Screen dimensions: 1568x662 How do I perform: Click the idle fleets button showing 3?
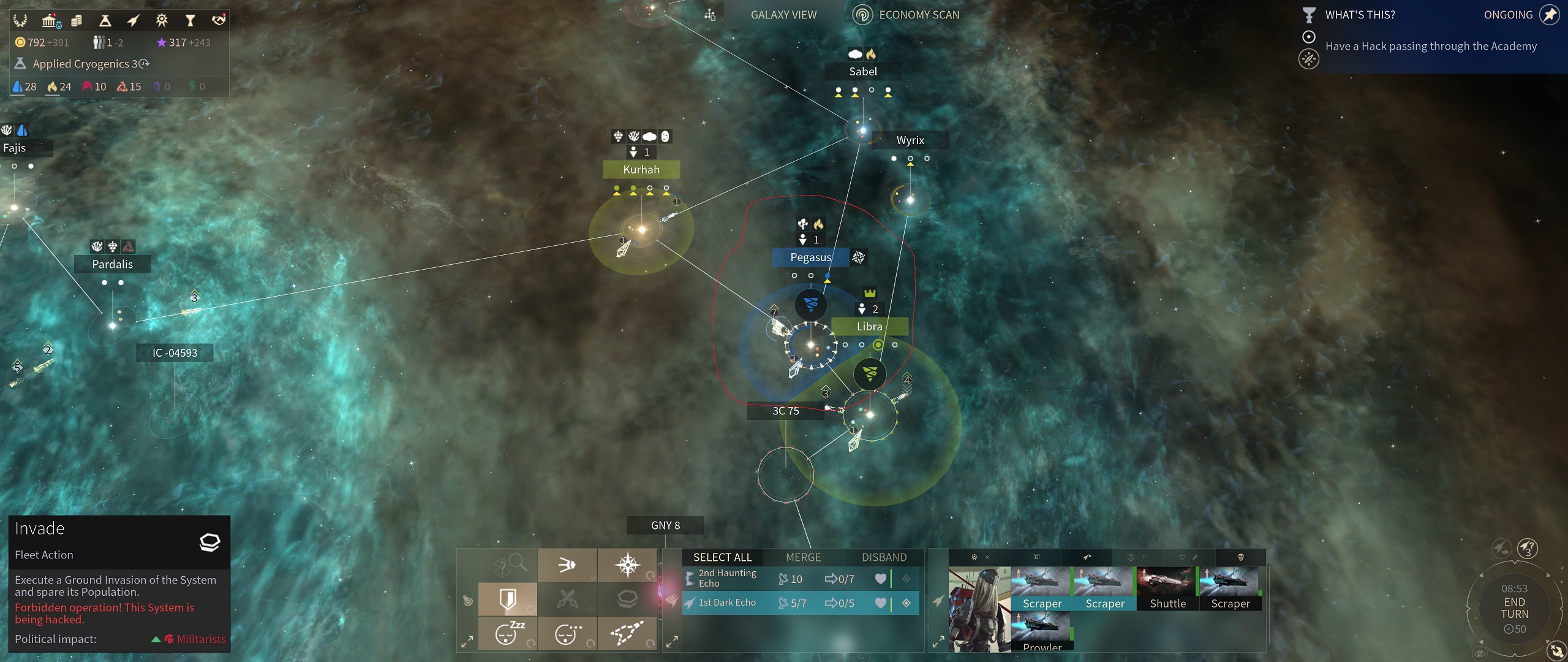click(x=1527, y=548)
